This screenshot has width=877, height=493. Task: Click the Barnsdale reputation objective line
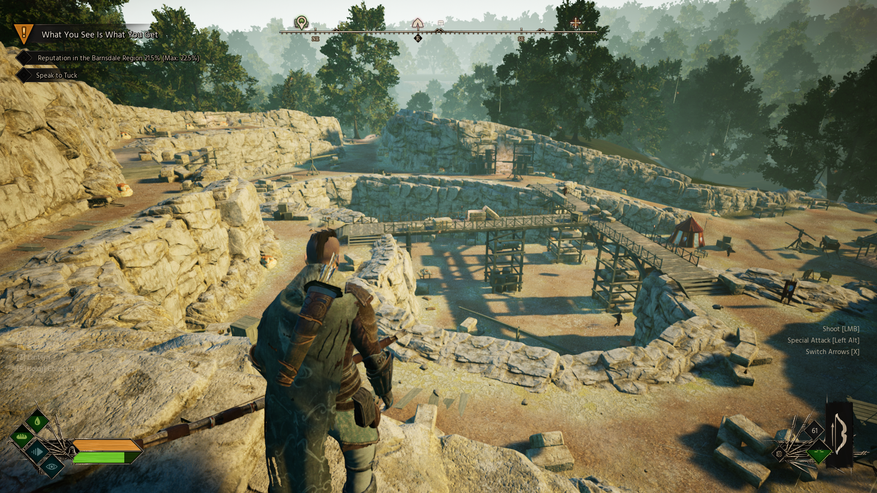112,58
